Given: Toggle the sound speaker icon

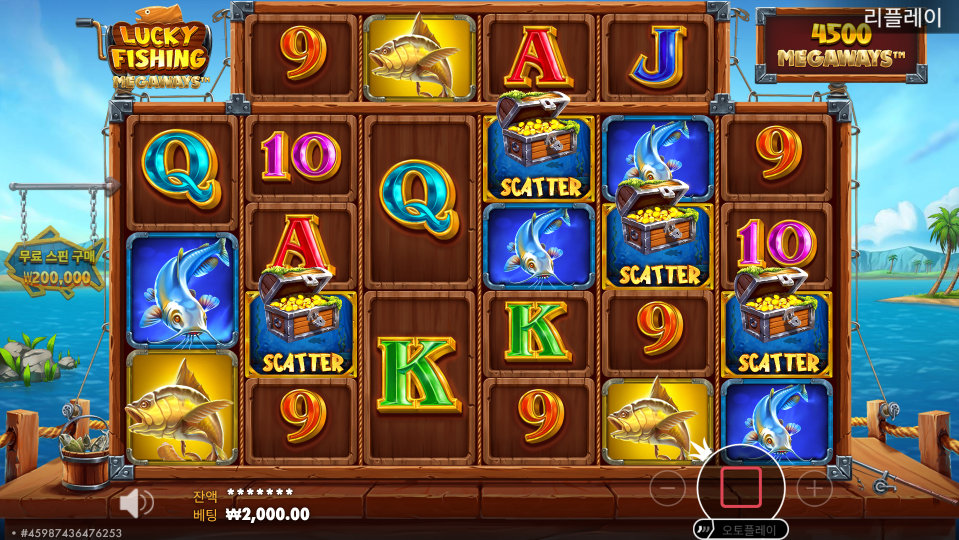Looking at the screenshot, I should click(x=135, y=502).
